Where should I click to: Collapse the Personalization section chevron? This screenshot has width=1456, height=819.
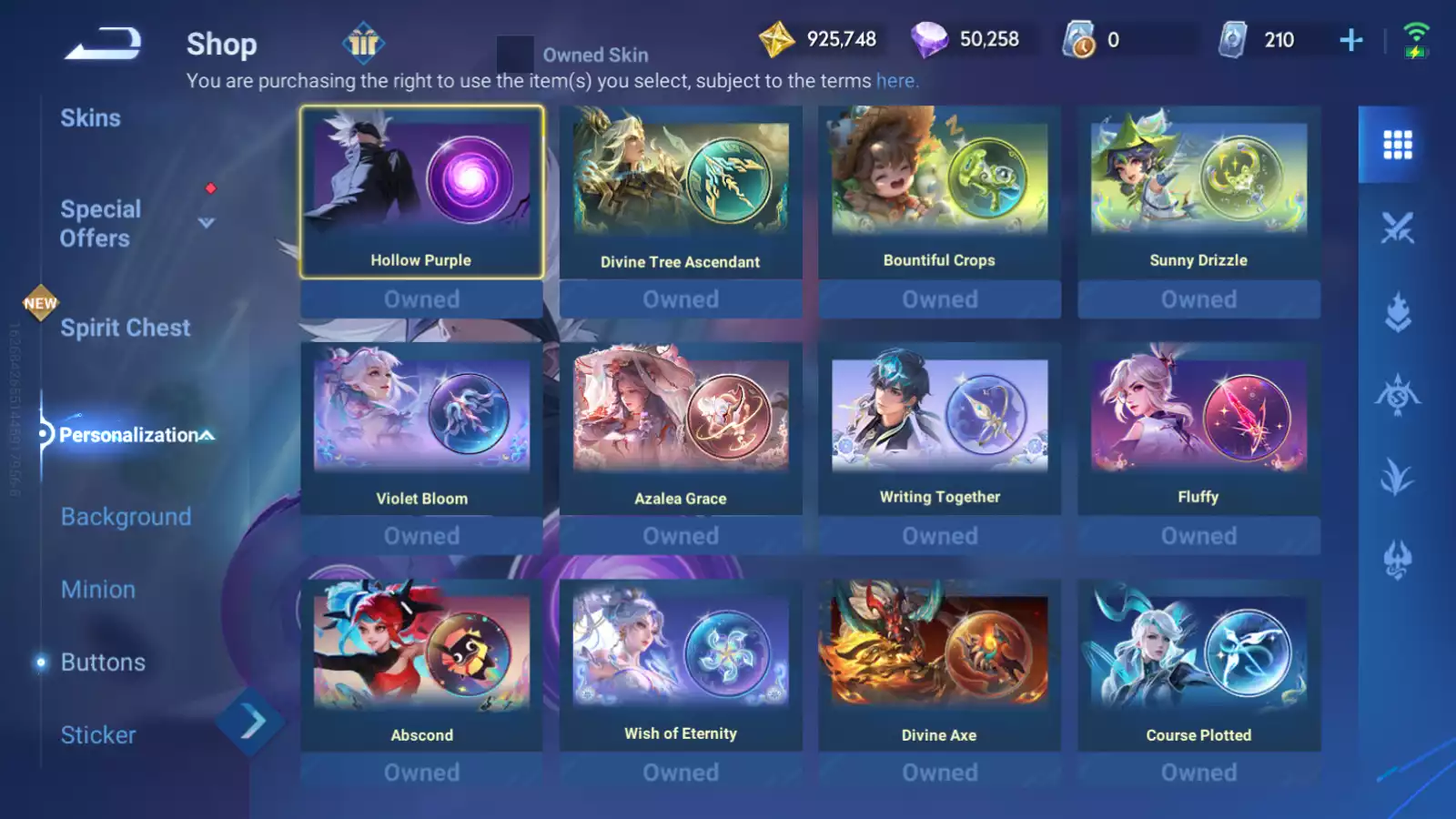(209, 435)
